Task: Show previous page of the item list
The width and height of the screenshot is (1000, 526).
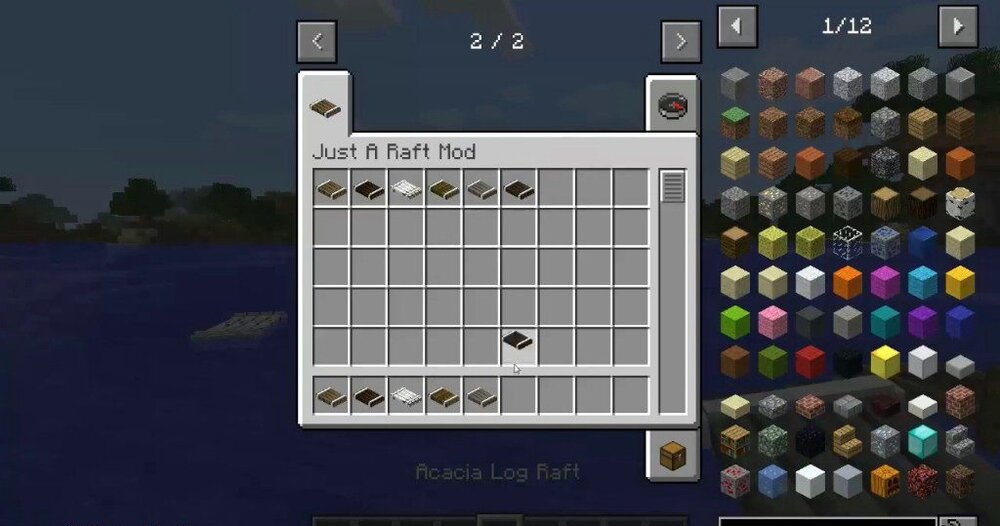Action: tap(737, 27)
